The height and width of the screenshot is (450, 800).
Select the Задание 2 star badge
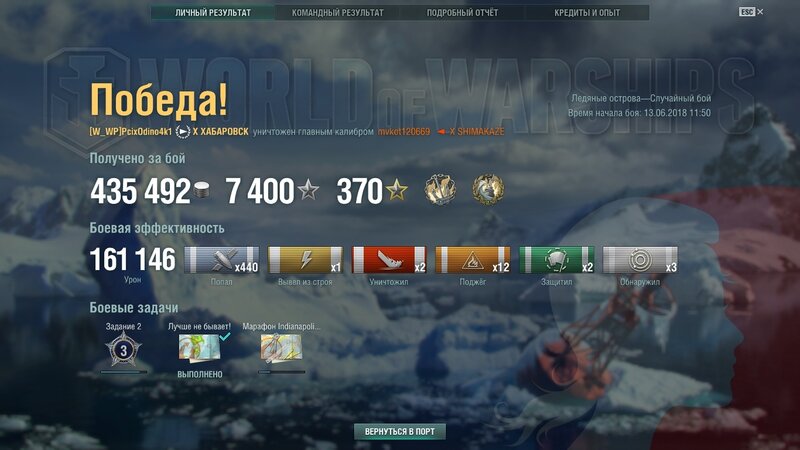coord(124,349)
